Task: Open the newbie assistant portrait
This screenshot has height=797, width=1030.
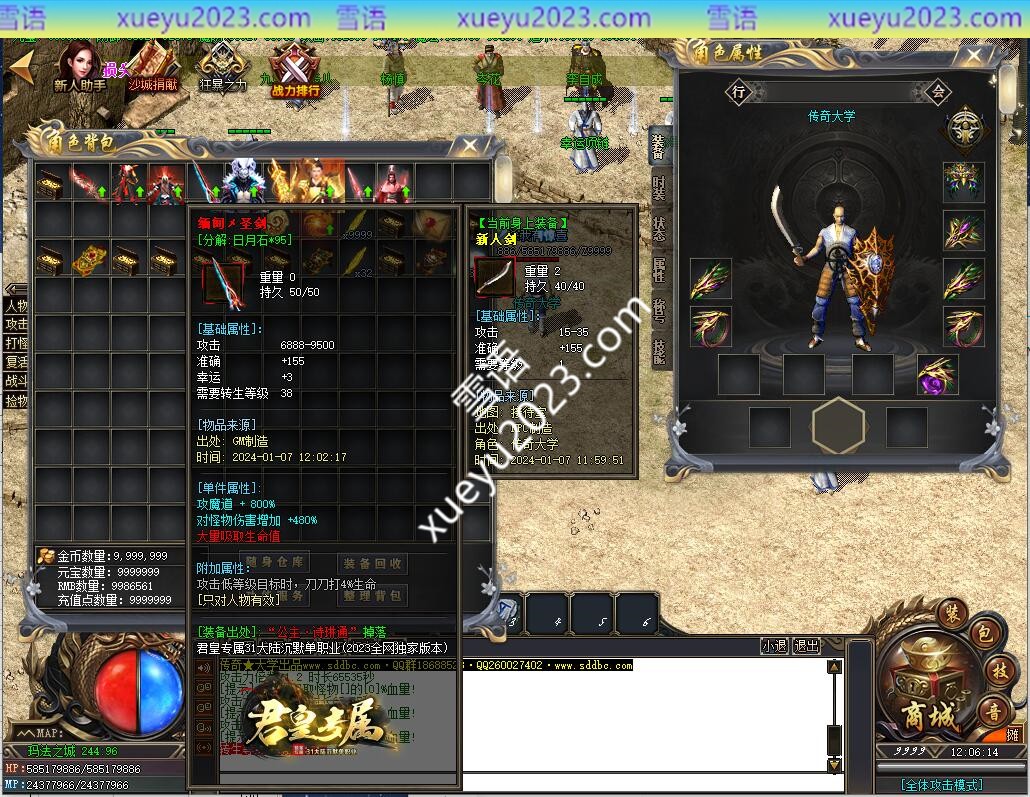Action: 79,66
